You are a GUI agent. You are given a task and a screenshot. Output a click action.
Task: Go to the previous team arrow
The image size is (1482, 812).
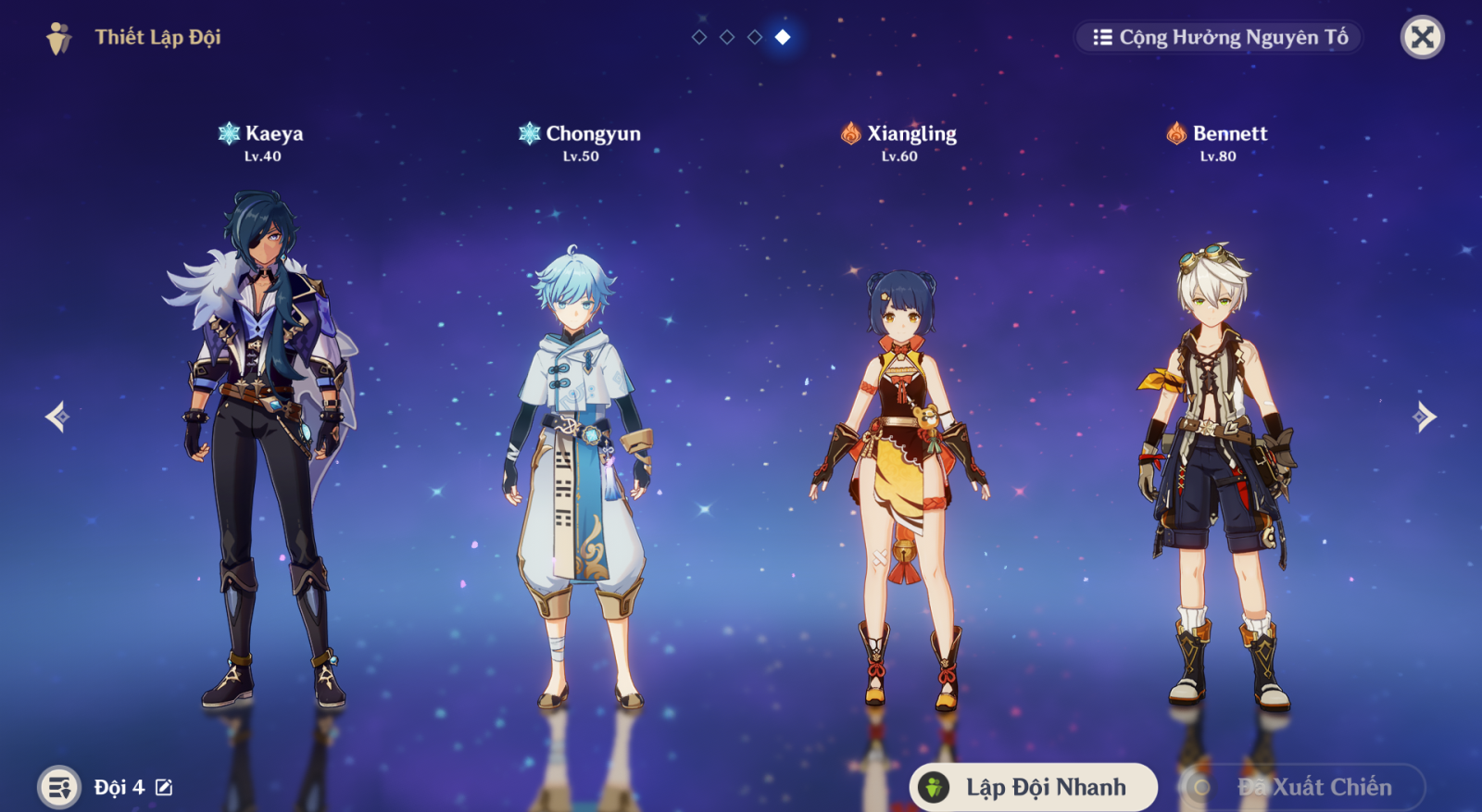point(57,417)
